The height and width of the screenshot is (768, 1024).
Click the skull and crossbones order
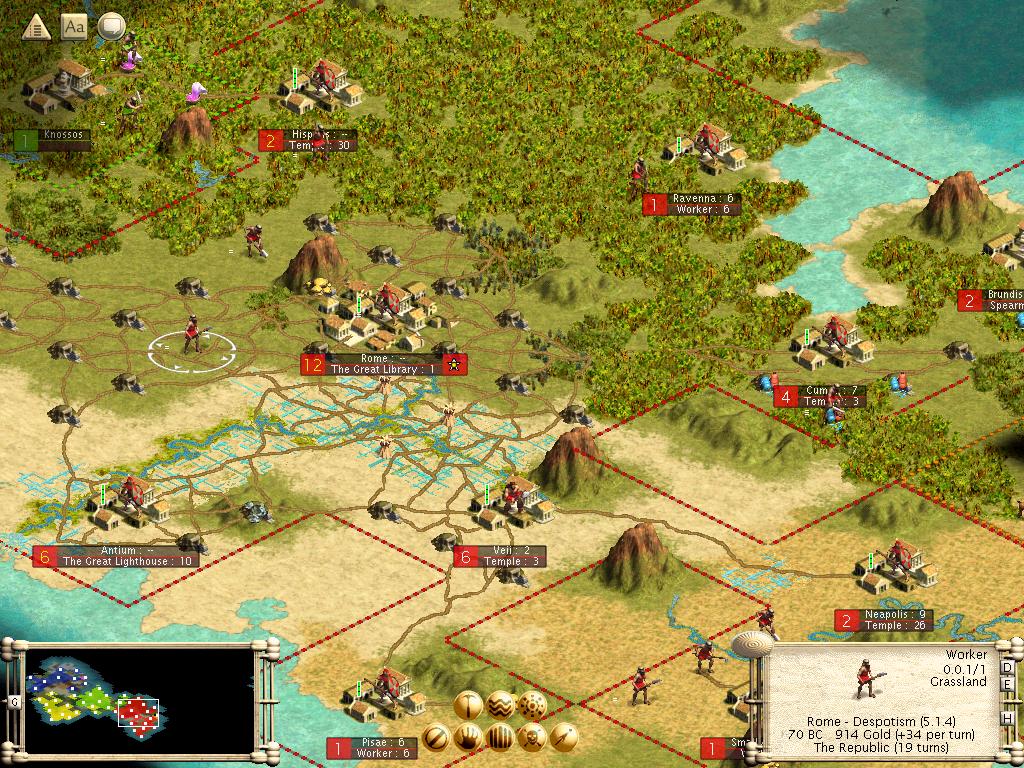tap(532, 738)
